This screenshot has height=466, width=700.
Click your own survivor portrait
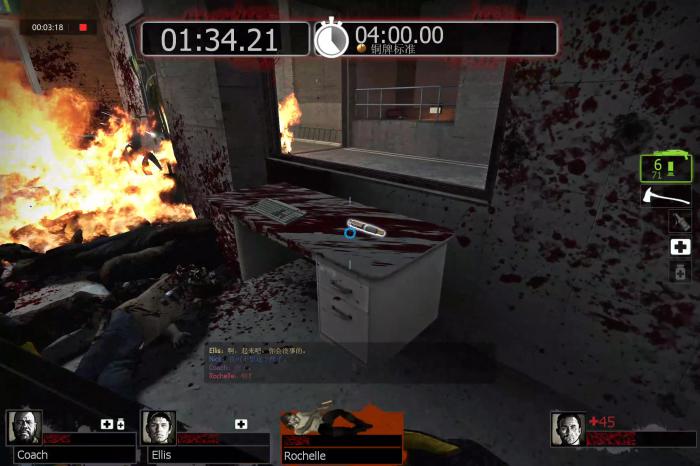[568, 428]
